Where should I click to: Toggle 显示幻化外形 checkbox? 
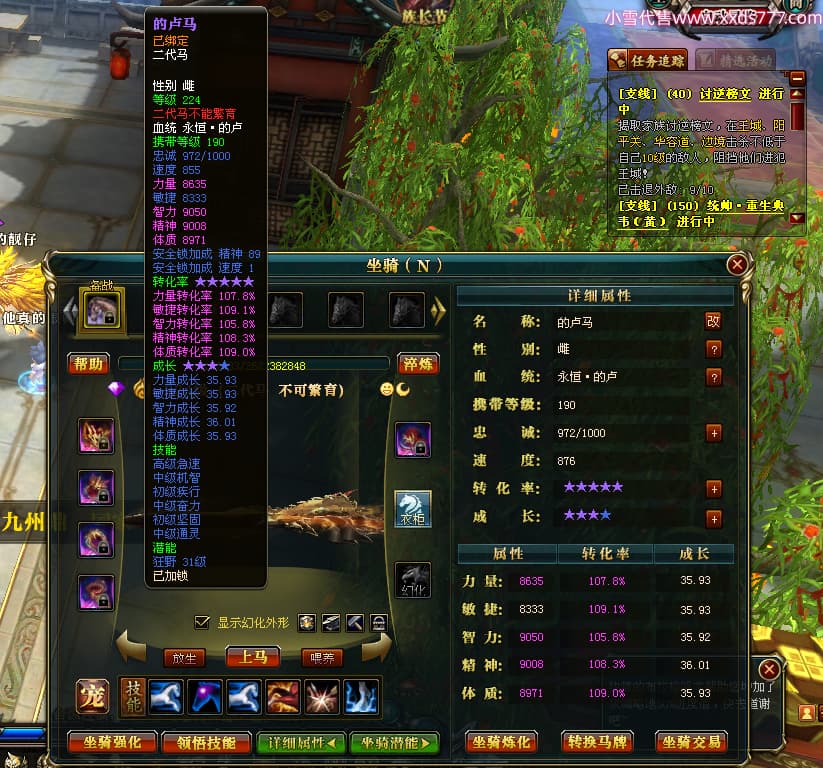203,622
